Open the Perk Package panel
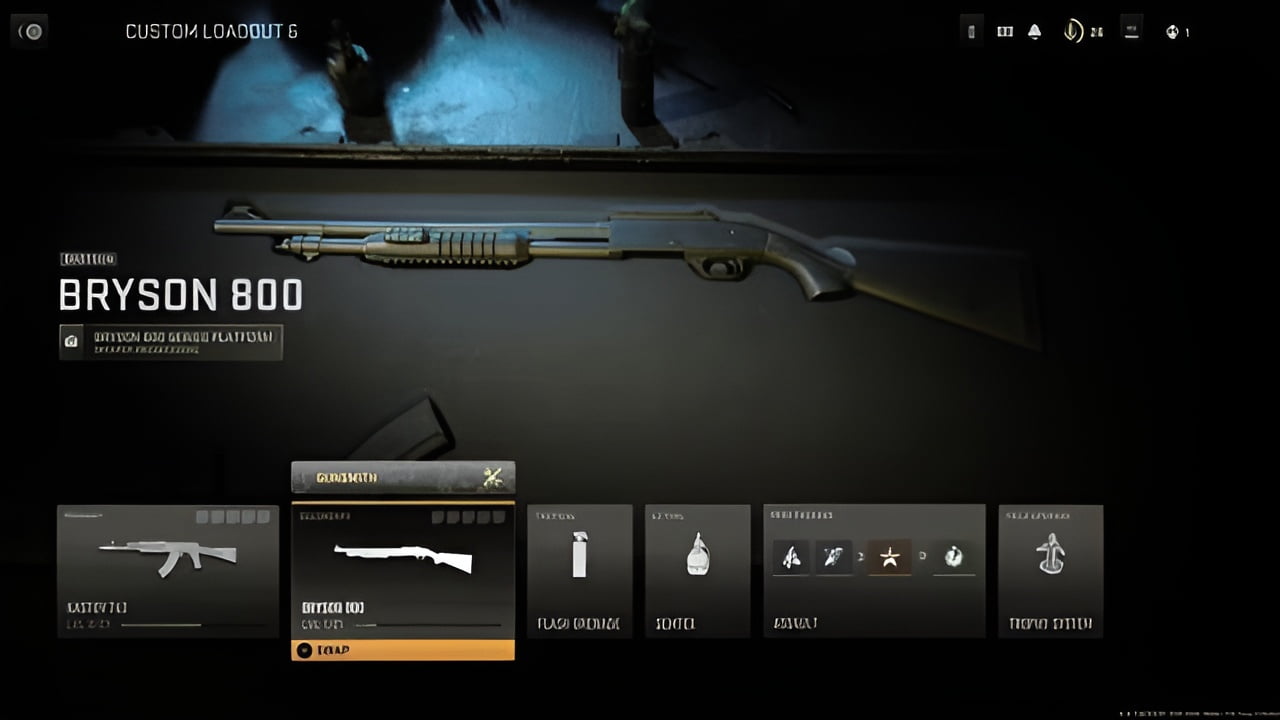 click(x=874, y=572)
